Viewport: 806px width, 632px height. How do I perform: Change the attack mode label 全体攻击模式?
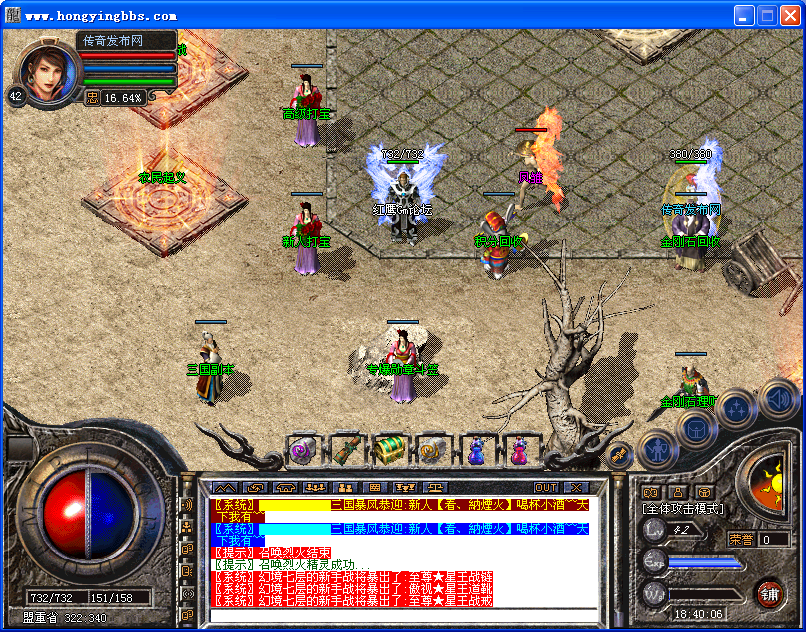(683, 509)
